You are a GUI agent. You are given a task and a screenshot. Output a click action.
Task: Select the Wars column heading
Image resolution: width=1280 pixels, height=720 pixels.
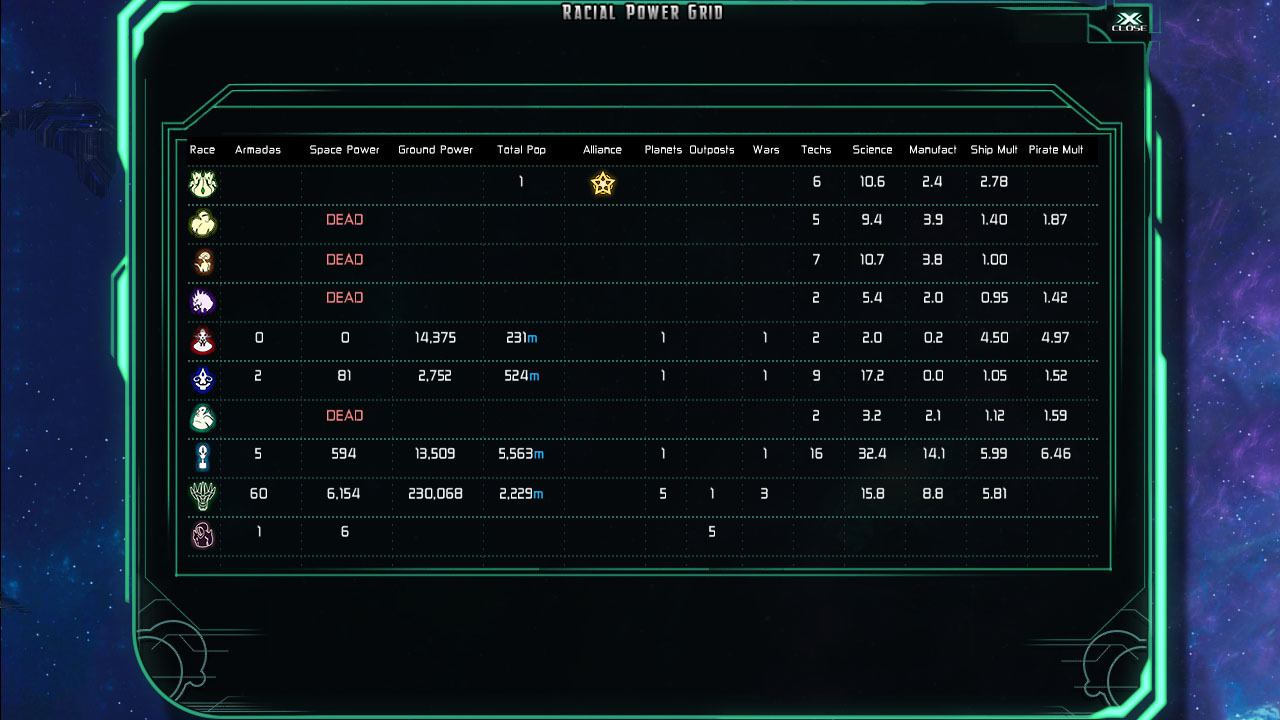(766, 149)
